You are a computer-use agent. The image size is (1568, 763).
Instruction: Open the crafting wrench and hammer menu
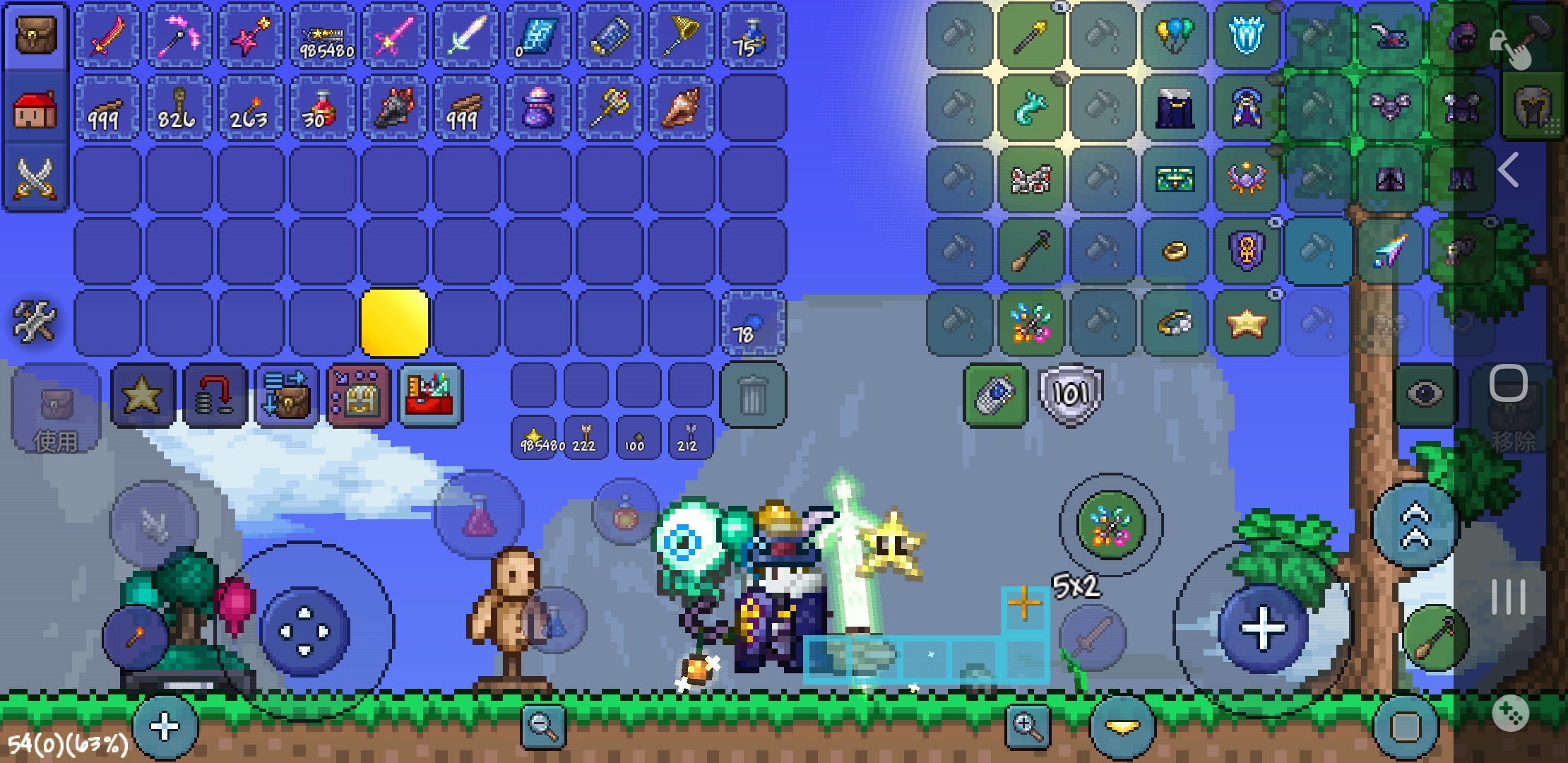pos(34,321)
